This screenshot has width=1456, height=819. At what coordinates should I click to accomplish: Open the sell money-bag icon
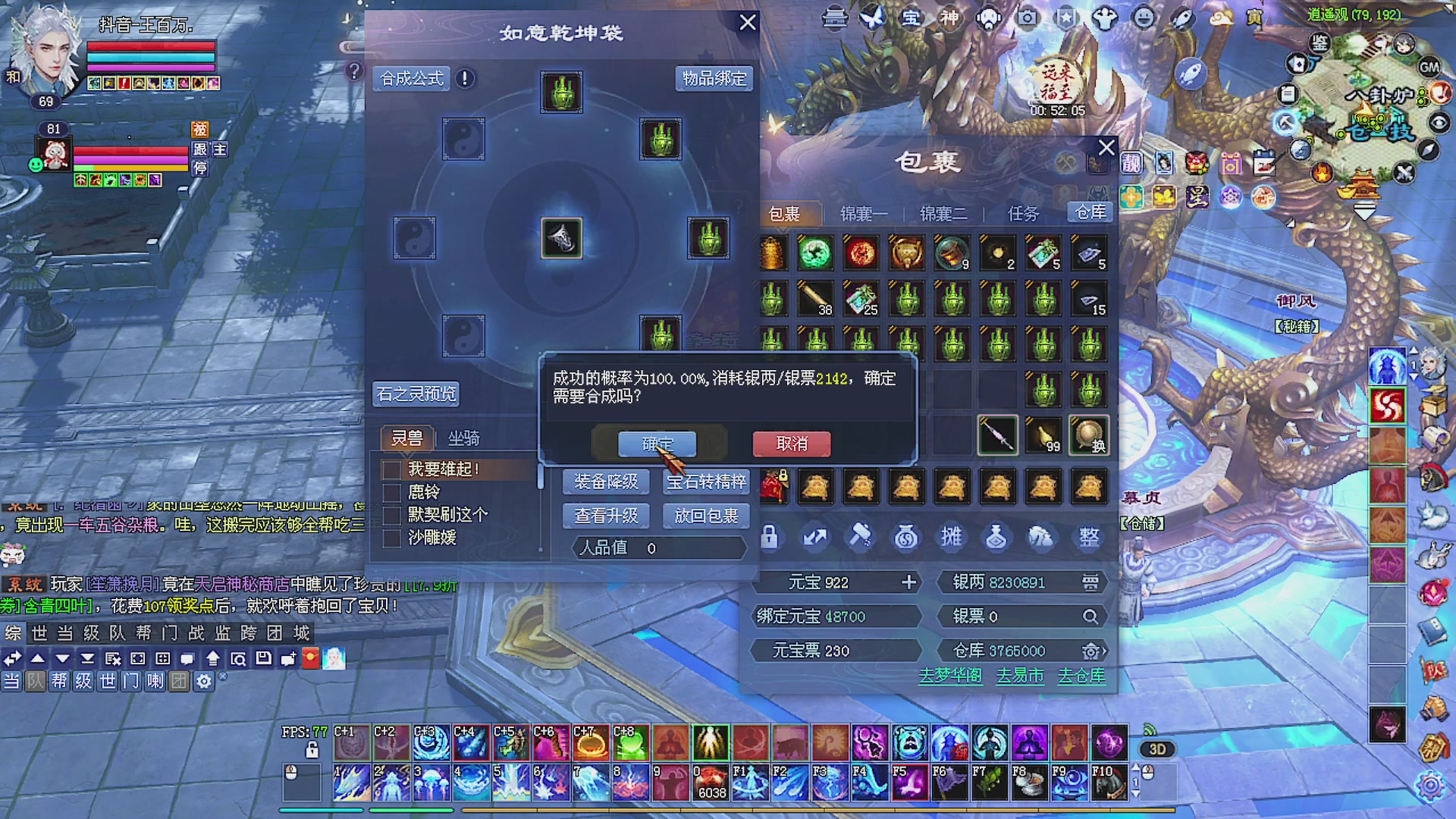click(905, 537)
